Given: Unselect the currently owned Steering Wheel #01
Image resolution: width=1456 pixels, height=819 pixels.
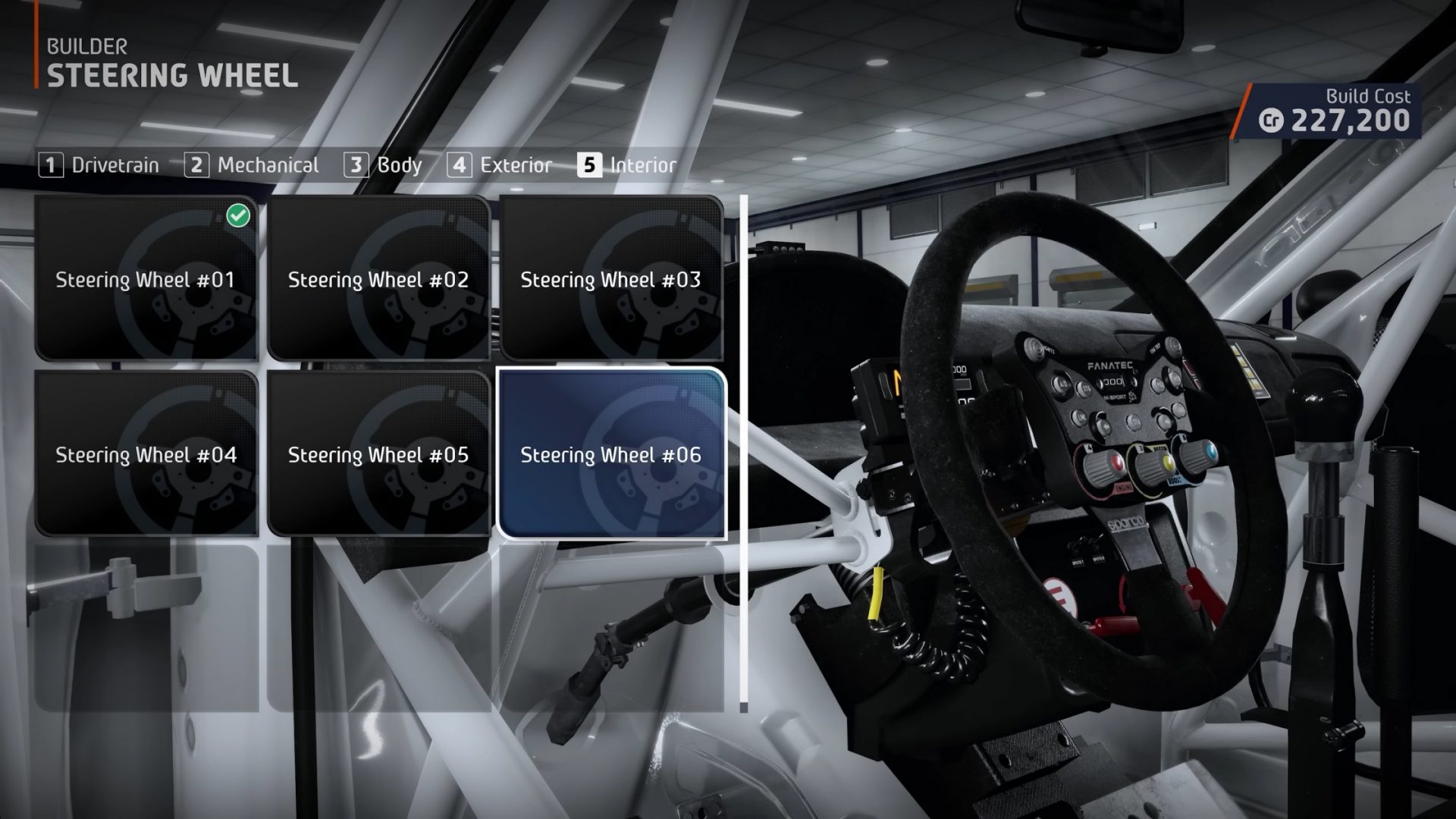Looking at the screenshot, I should coord(148,281).
